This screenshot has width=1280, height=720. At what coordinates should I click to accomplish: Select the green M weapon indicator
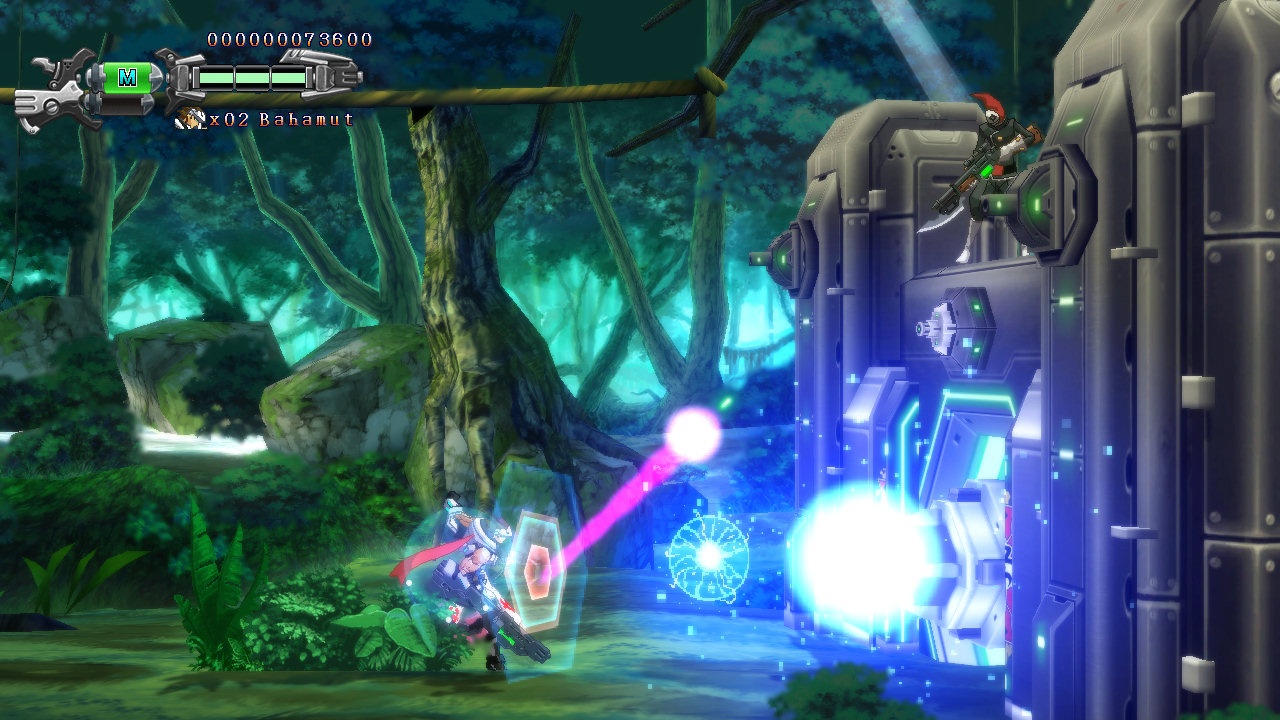[127, 77]
